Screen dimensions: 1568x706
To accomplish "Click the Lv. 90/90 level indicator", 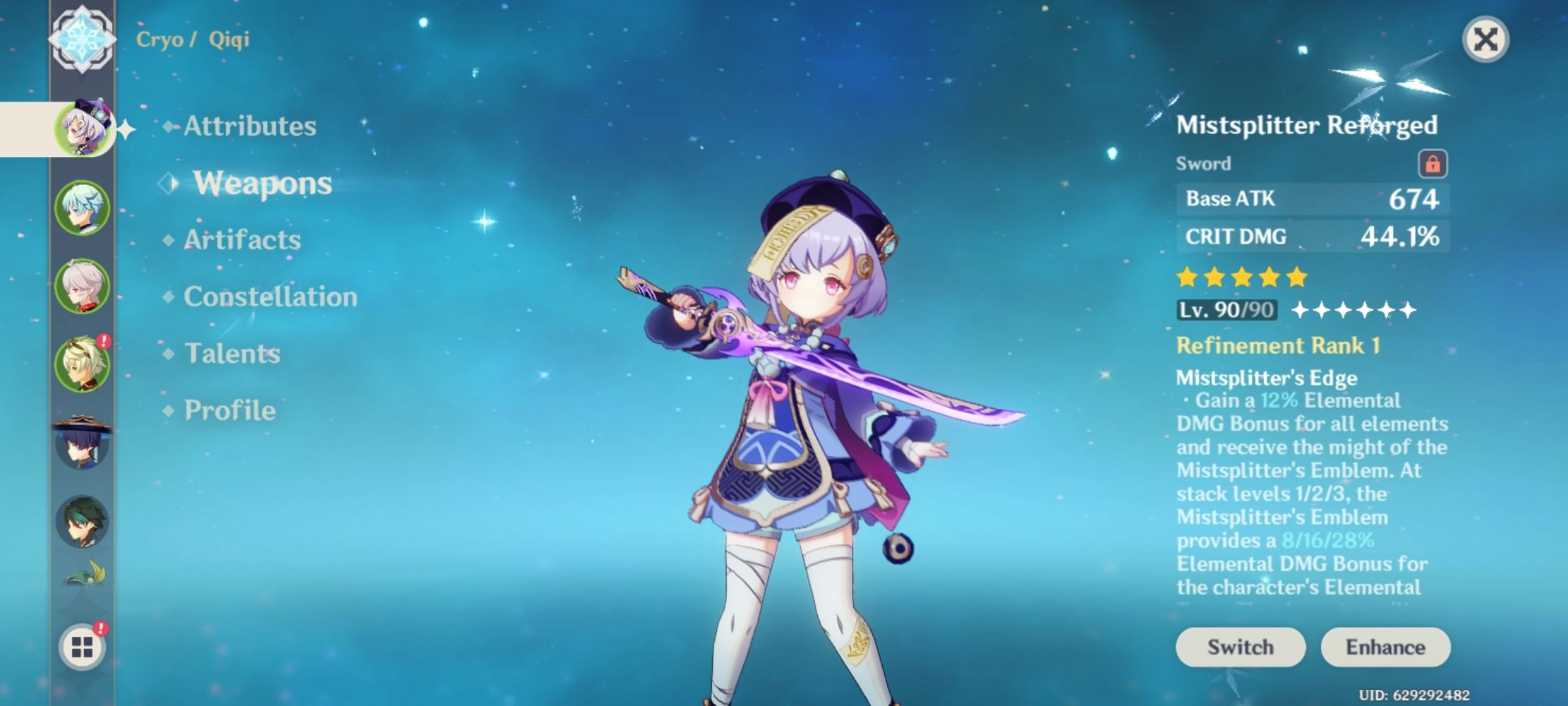I will 1226,309.
